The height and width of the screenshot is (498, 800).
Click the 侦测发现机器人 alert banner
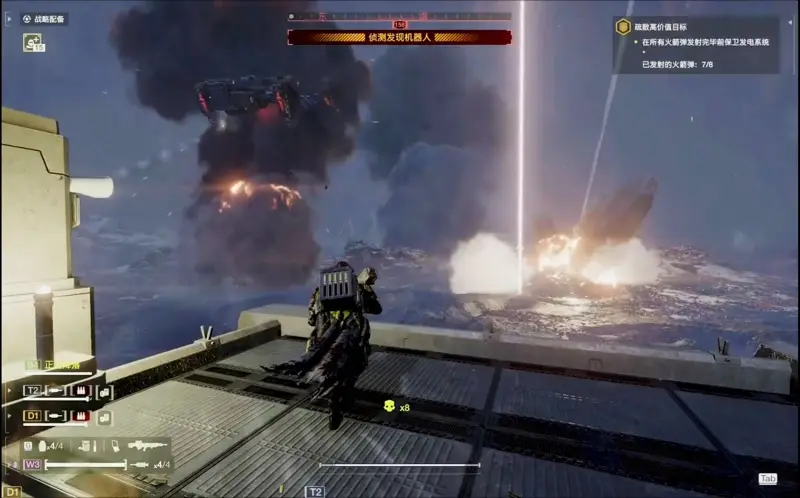[400, 37]
